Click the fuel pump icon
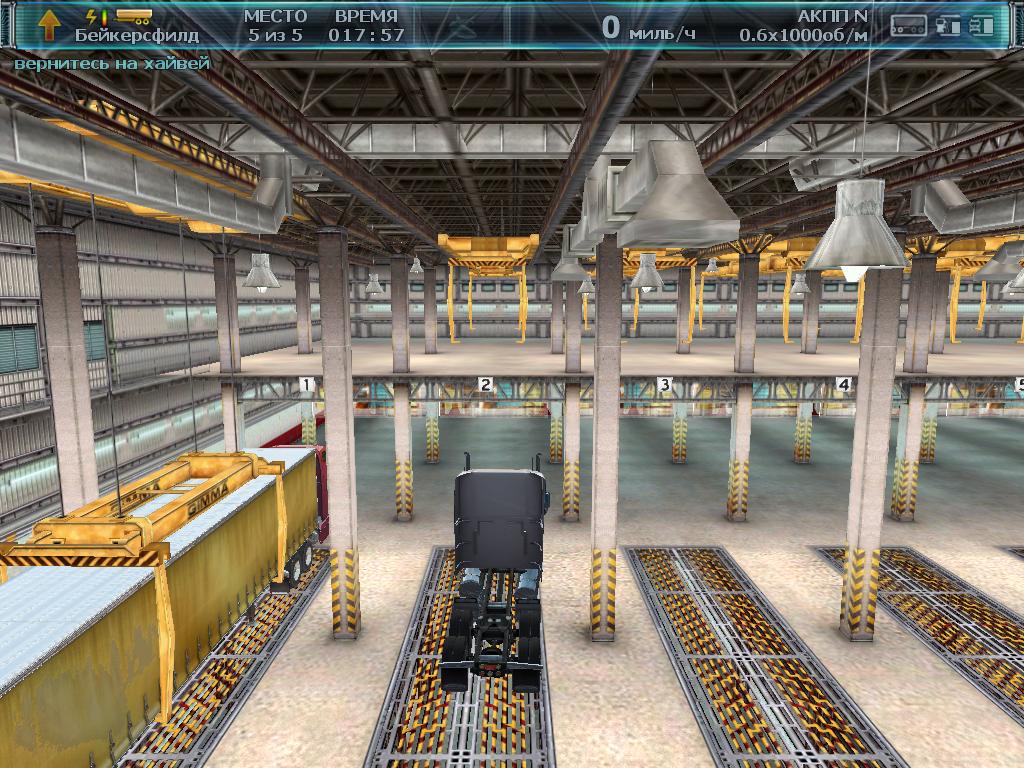The width and height of the screenshot is (1024, 768). (949, 27)
